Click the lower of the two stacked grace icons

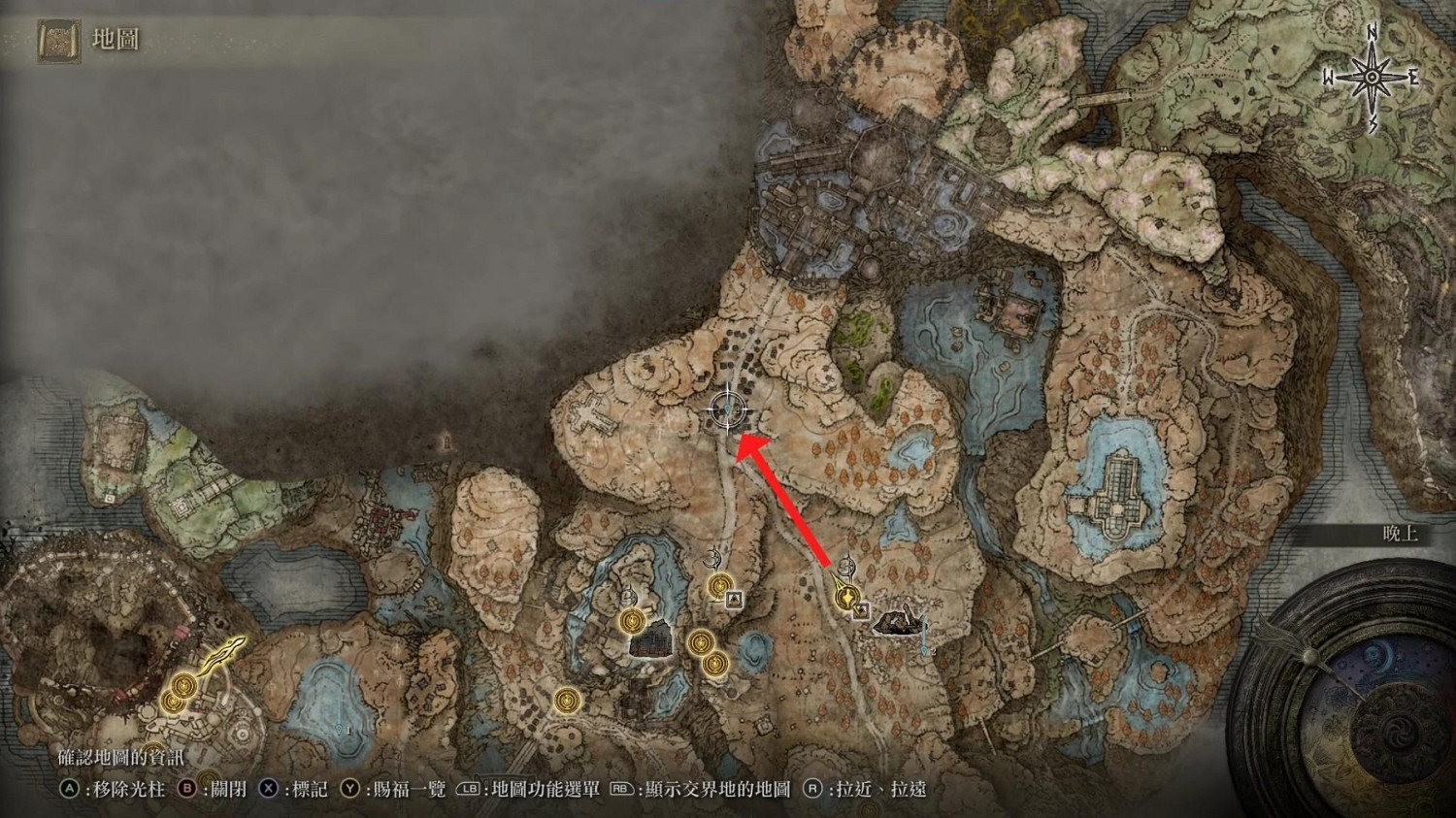click(715, 663)
